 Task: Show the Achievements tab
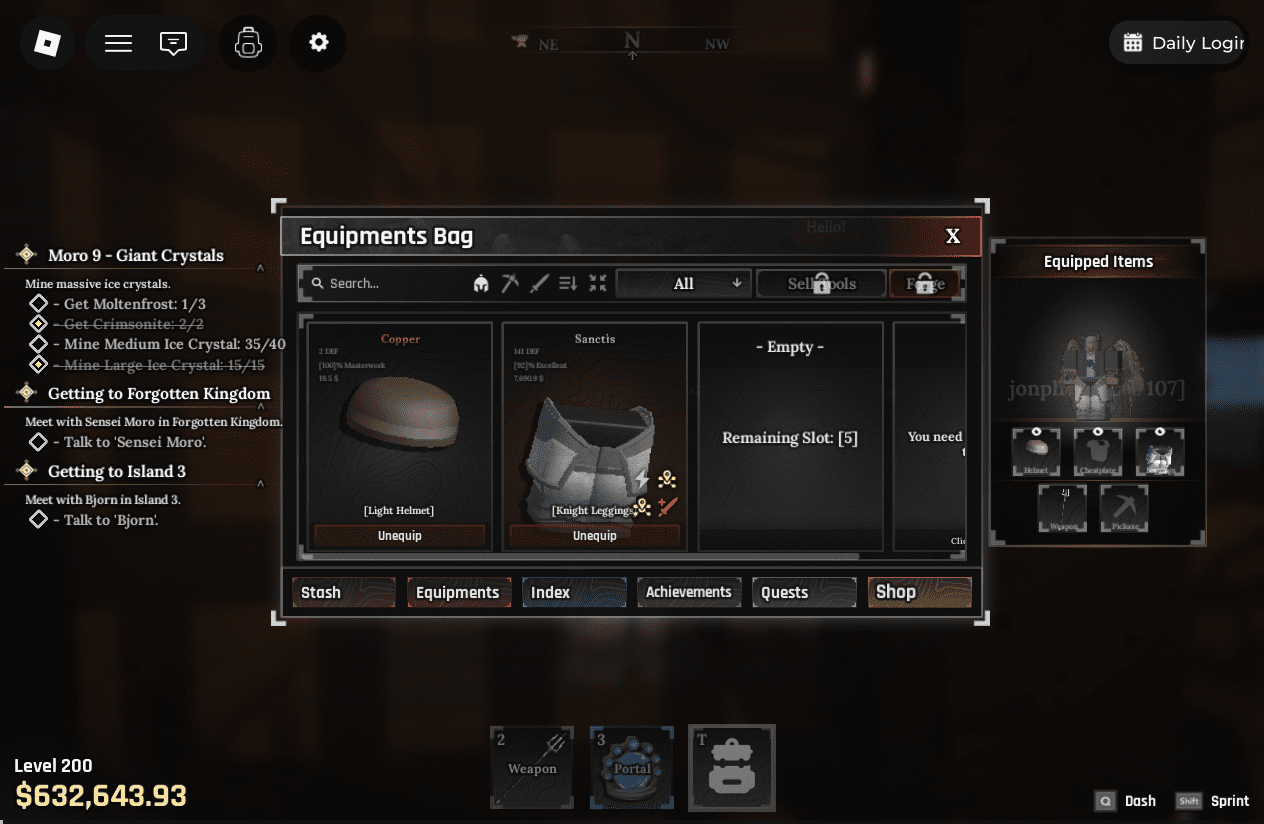pos(689,592)
